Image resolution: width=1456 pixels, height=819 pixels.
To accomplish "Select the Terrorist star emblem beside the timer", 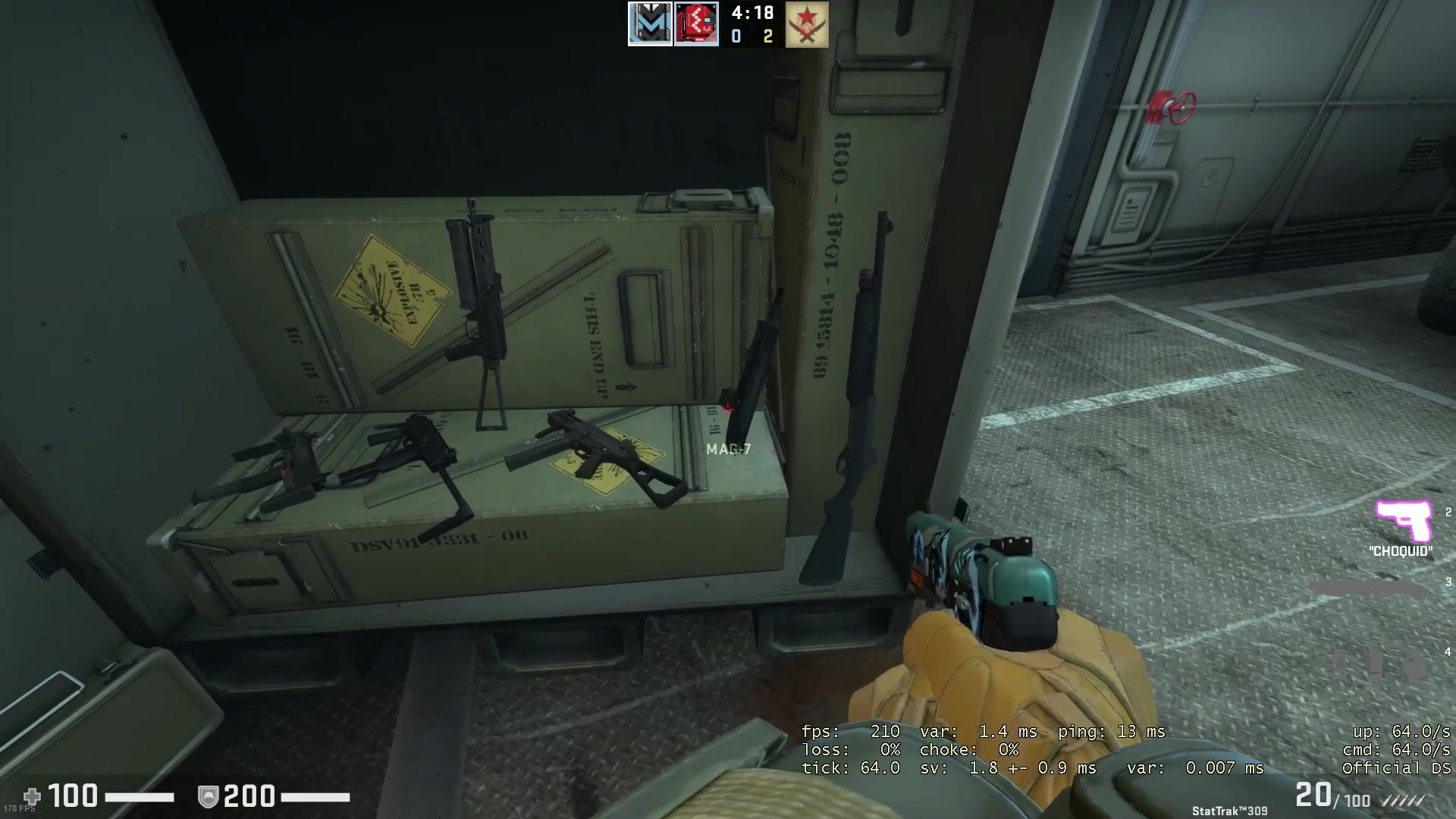I will (806, 24).
